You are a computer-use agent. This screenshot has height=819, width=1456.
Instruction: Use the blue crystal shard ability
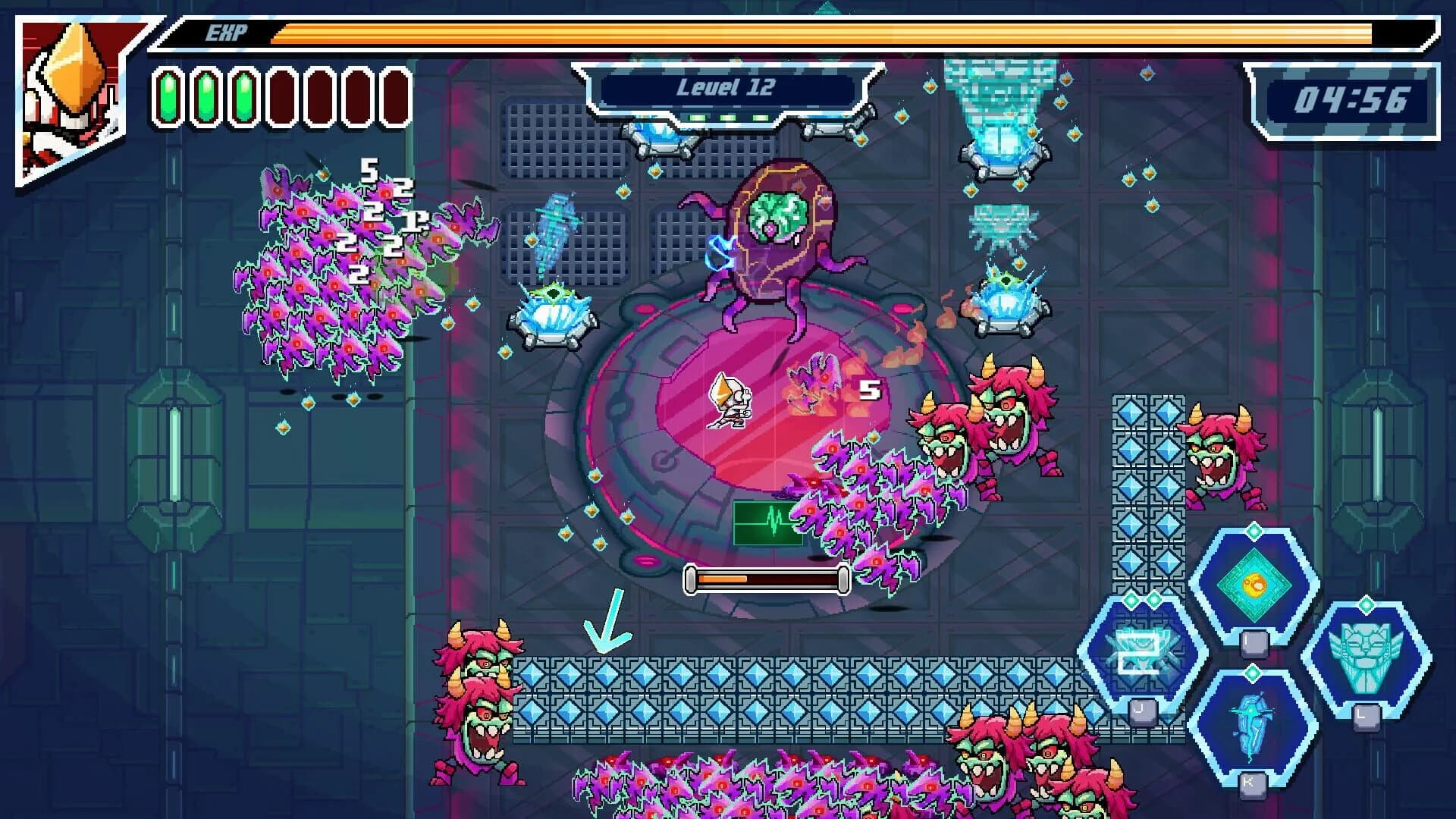point(1252,726)
